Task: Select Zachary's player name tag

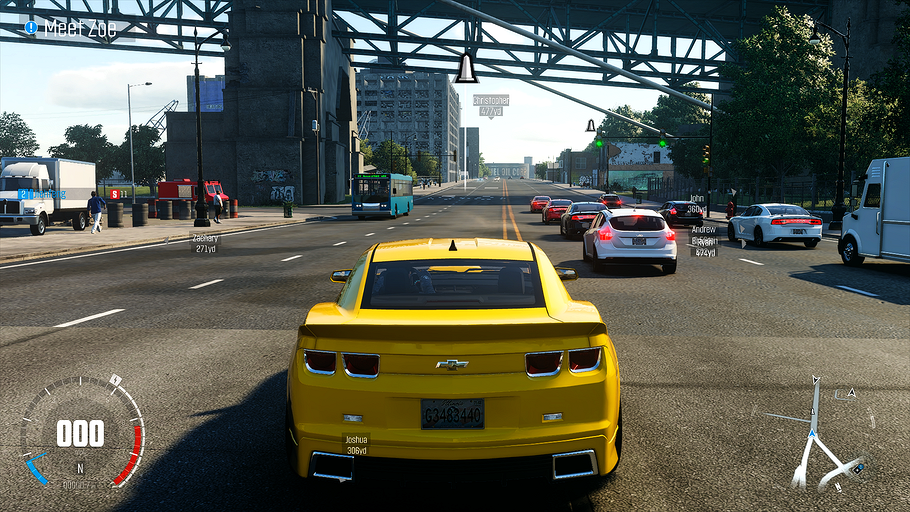Action: [x=206, y=242]
